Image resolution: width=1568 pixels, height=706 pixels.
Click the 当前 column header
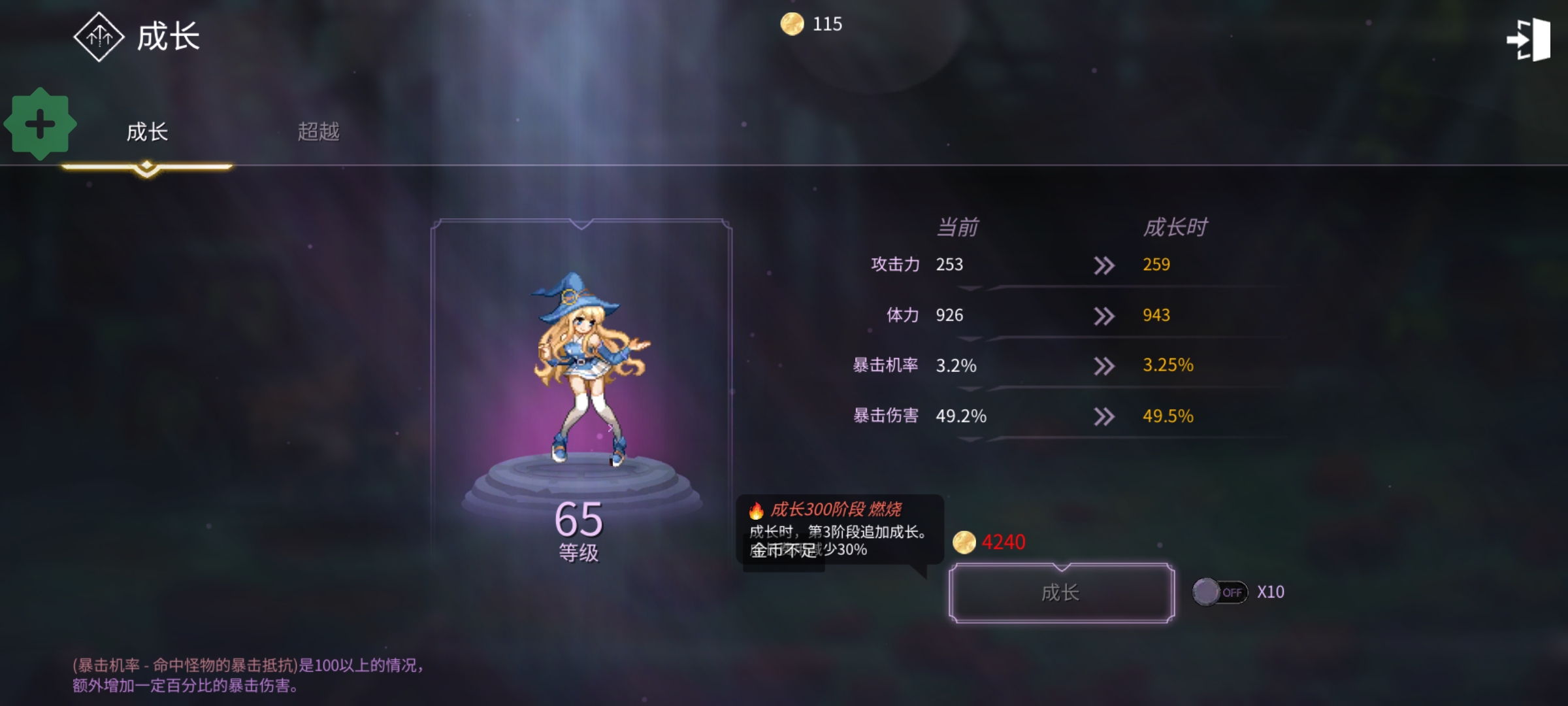[x=958, y=226]
